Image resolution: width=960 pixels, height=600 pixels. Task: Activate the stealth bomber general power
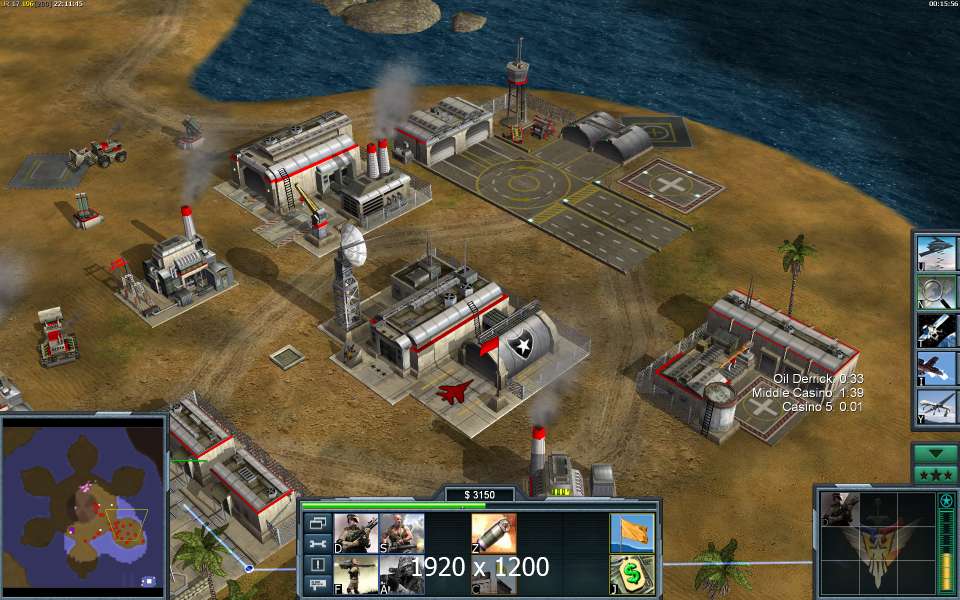click(937, 252)
